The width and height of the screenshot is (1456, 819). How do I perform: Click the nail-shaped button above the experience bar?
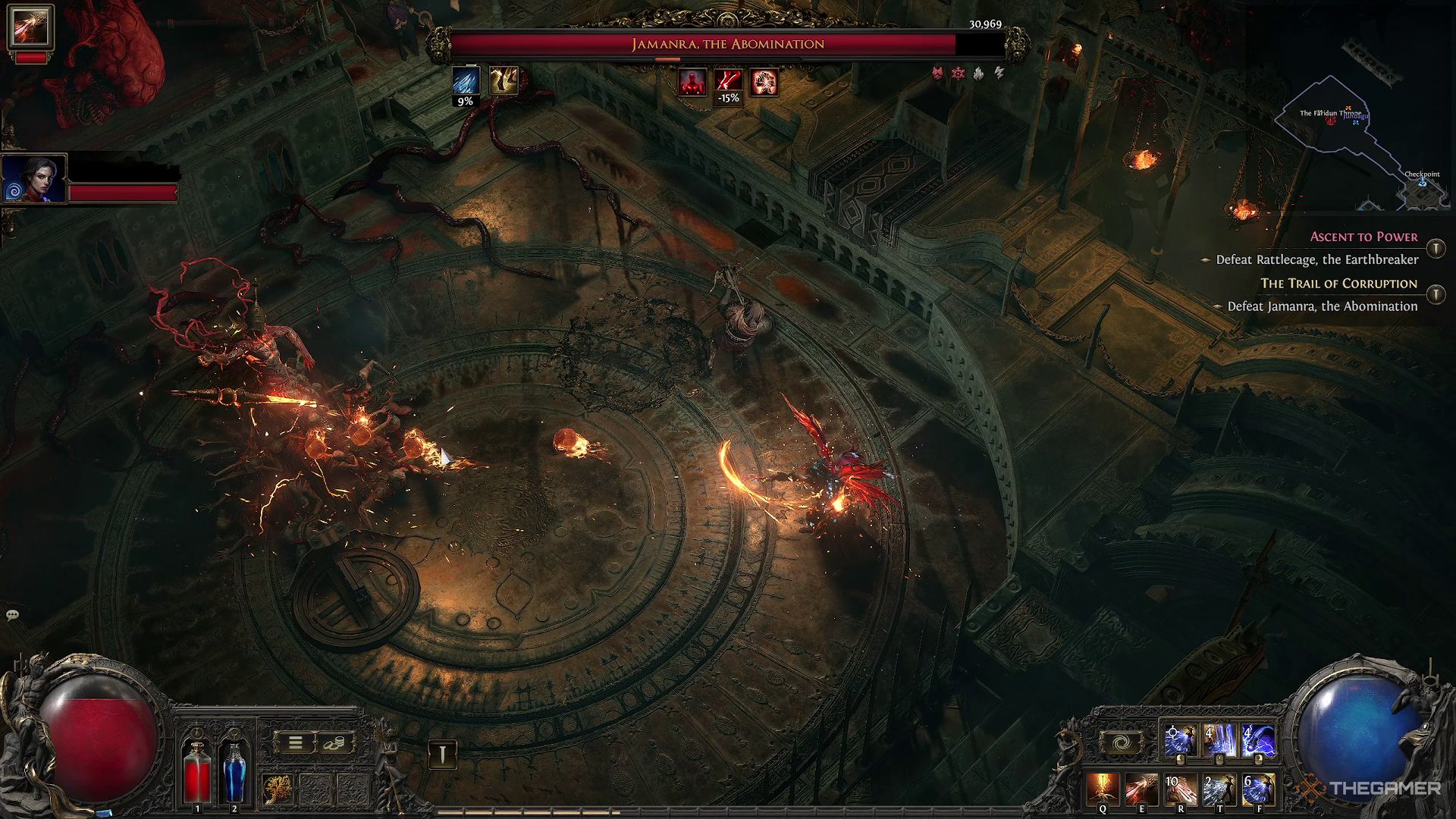coord(443,753)
